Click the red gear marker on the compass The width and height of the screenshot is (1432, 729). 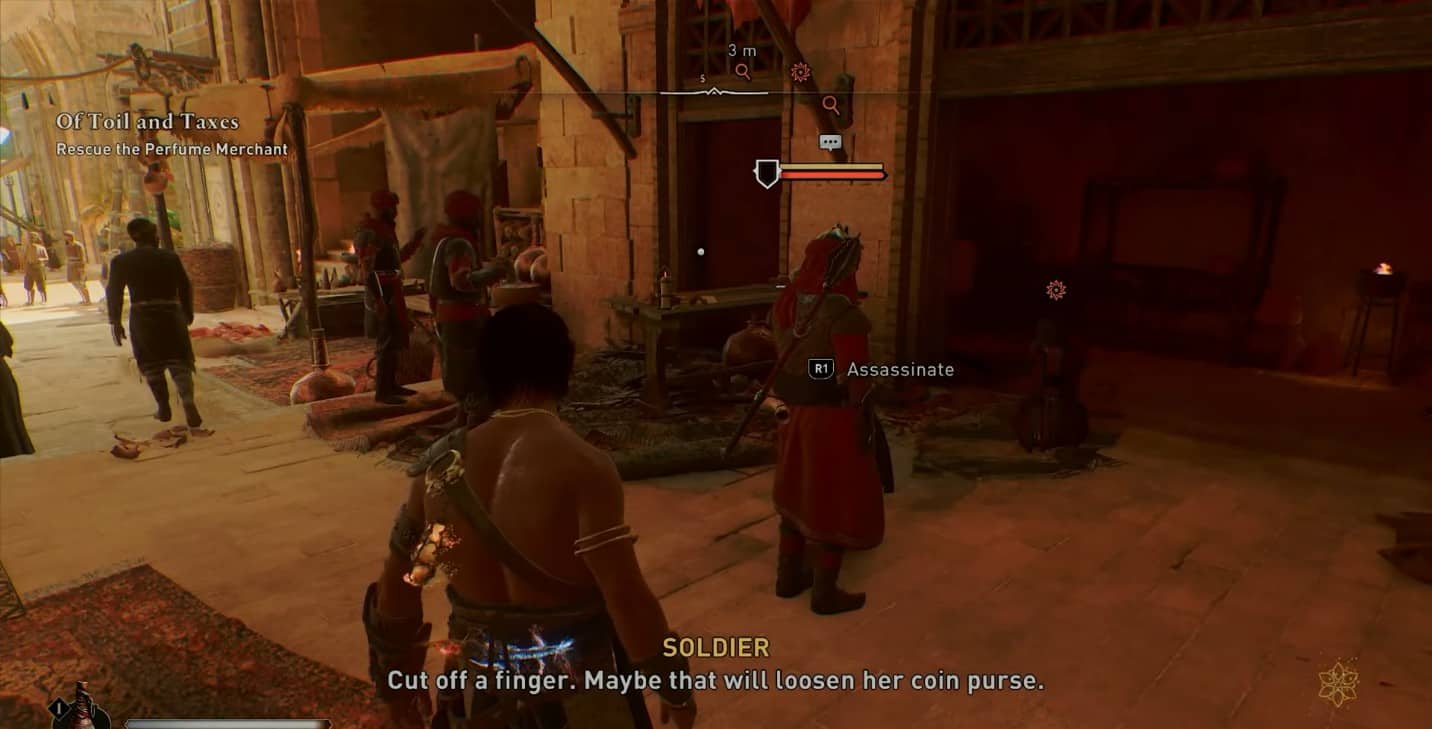[x=800, y=71]
